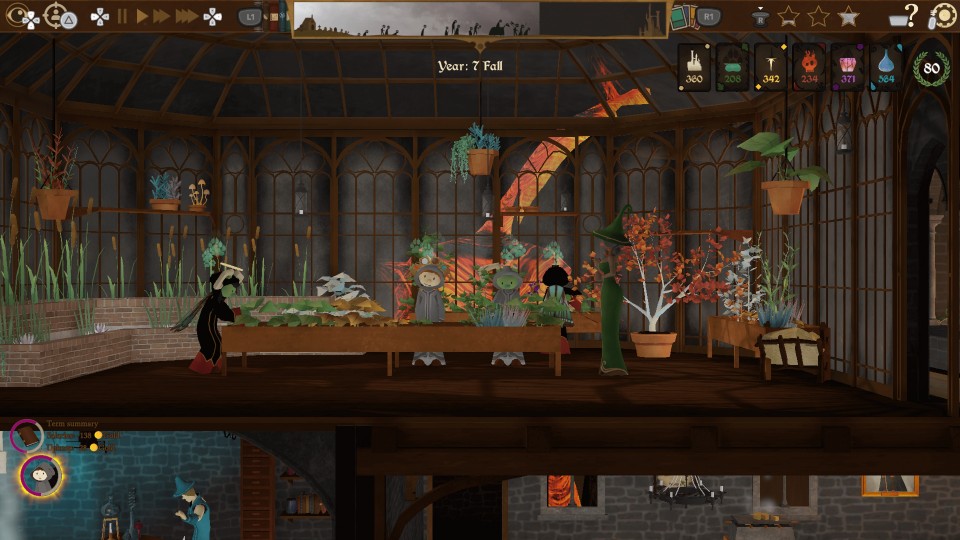The image size is (960, 540).
Task: Pause the game with the pause button
Action: pyautogui.click(x=123, y=16)
